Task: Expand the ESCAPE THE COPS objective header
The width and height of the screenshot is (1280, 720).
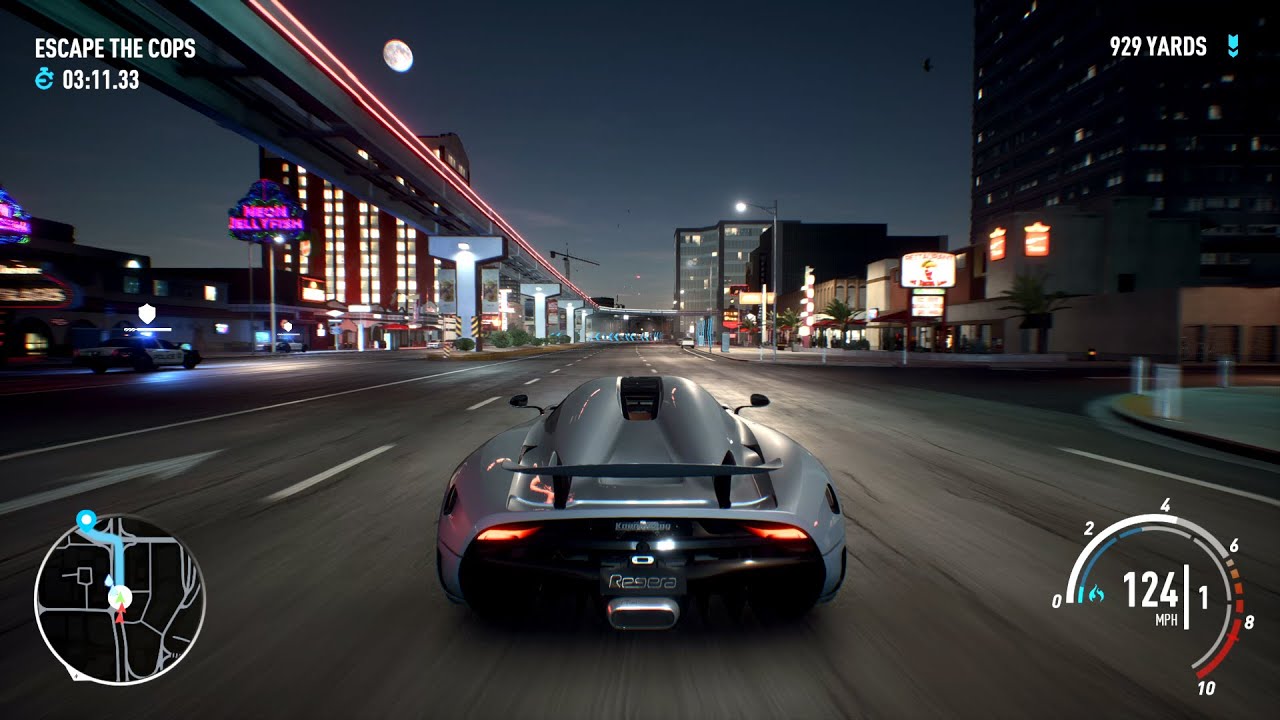Action: tap(116, 46)
